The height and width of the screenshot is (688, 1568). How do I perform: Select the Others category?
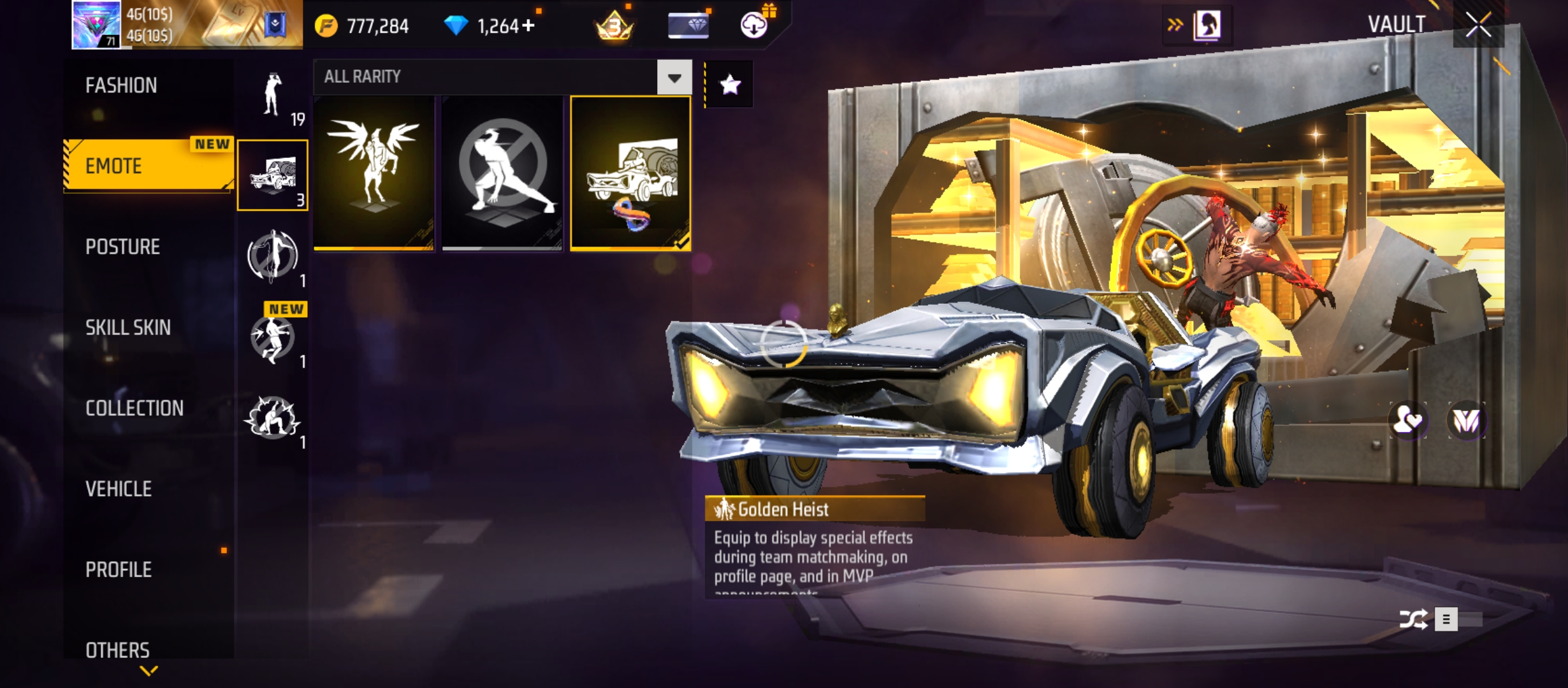click(117, 650)
